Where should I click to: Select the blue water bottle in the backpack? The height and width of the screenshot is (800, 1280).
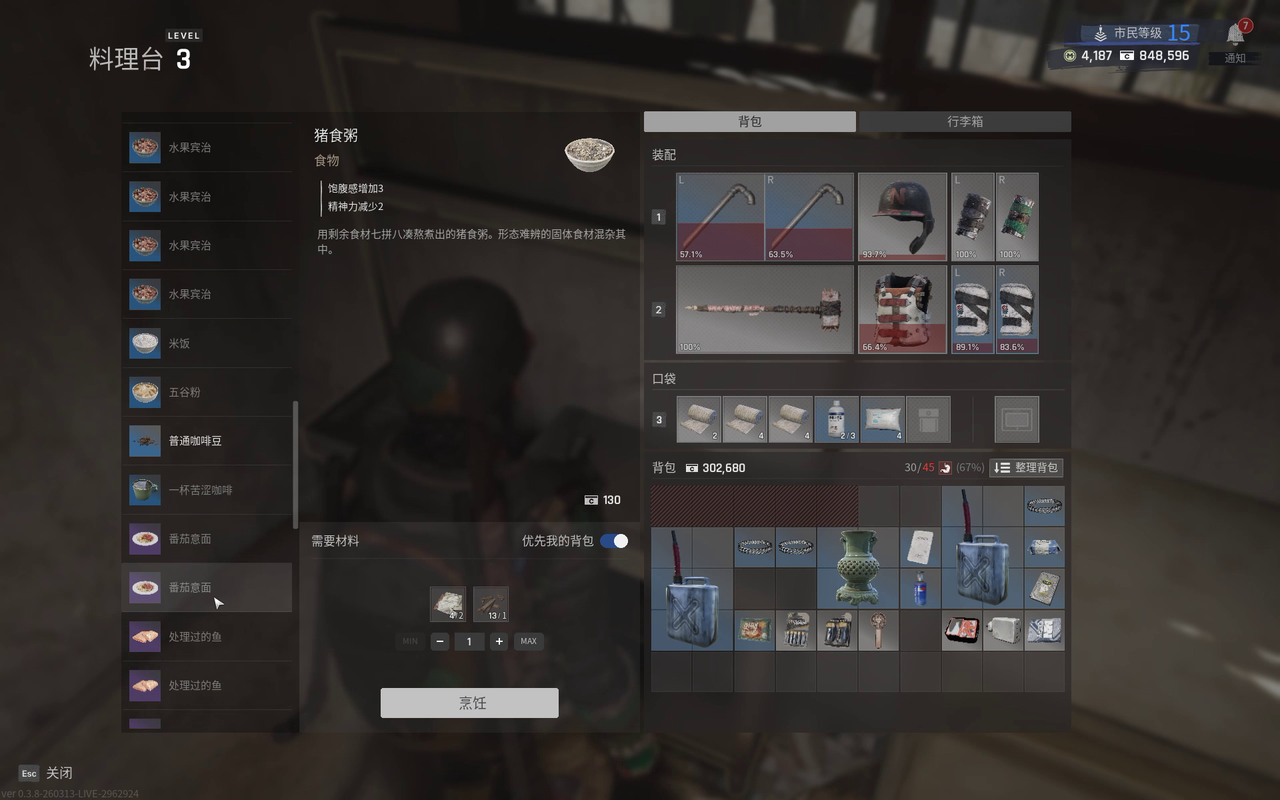coord(920,588)
